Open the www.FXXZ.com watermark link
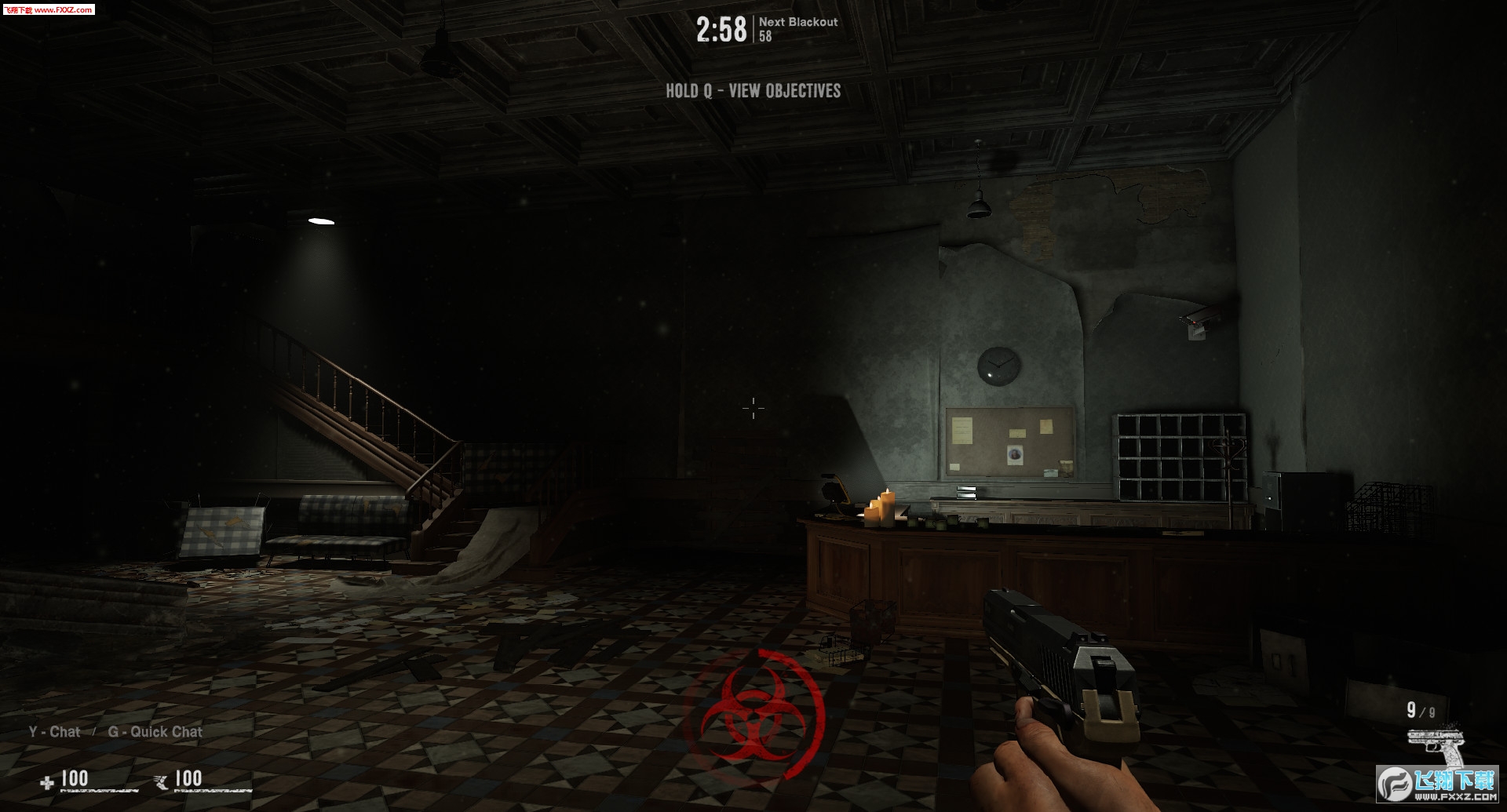 [49, 9]
